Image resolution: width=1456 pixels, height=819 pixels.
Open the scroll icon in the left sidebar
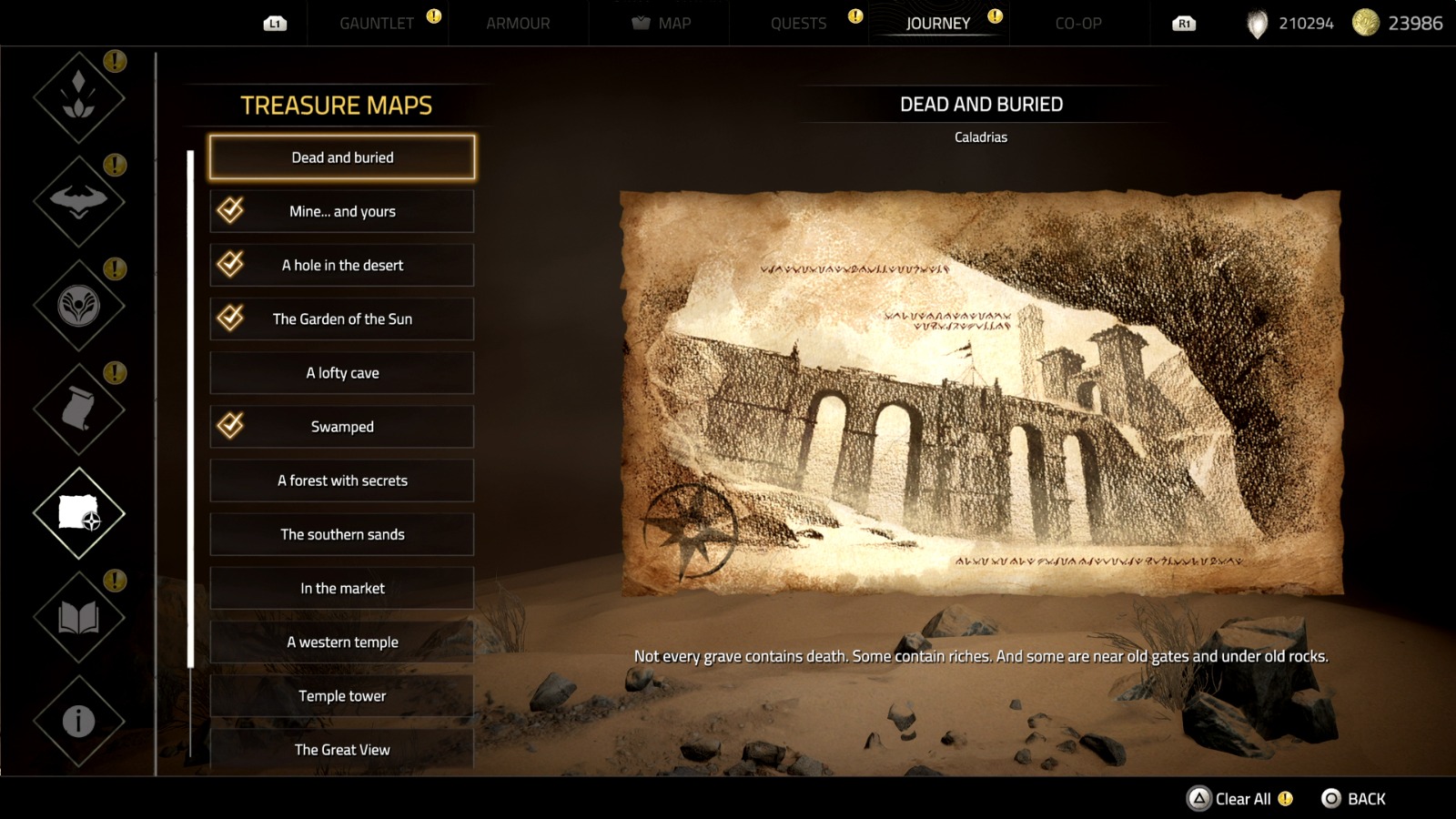click(x=78, y=409)
